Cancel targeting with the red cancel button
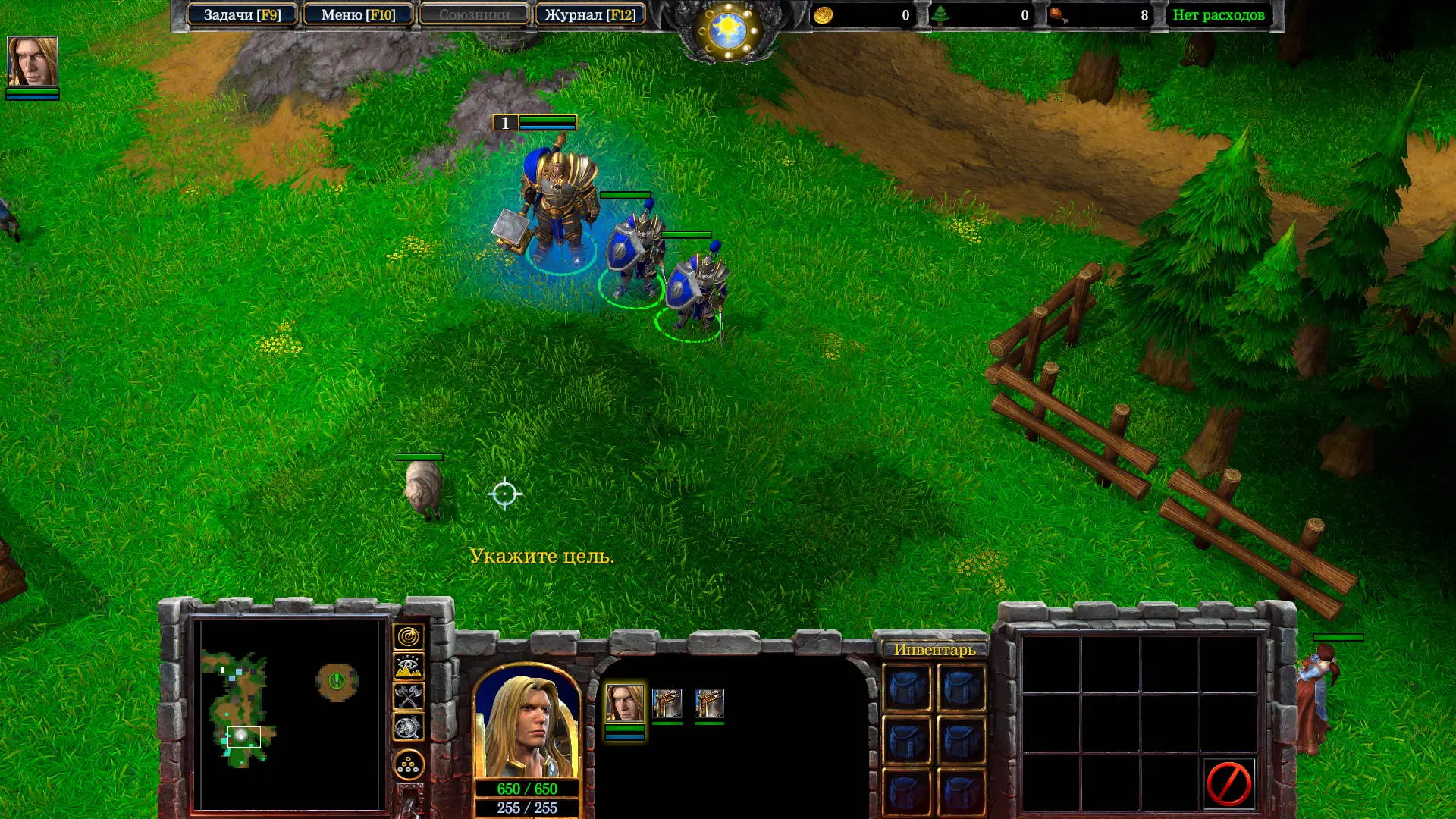 click(1228, 783)
